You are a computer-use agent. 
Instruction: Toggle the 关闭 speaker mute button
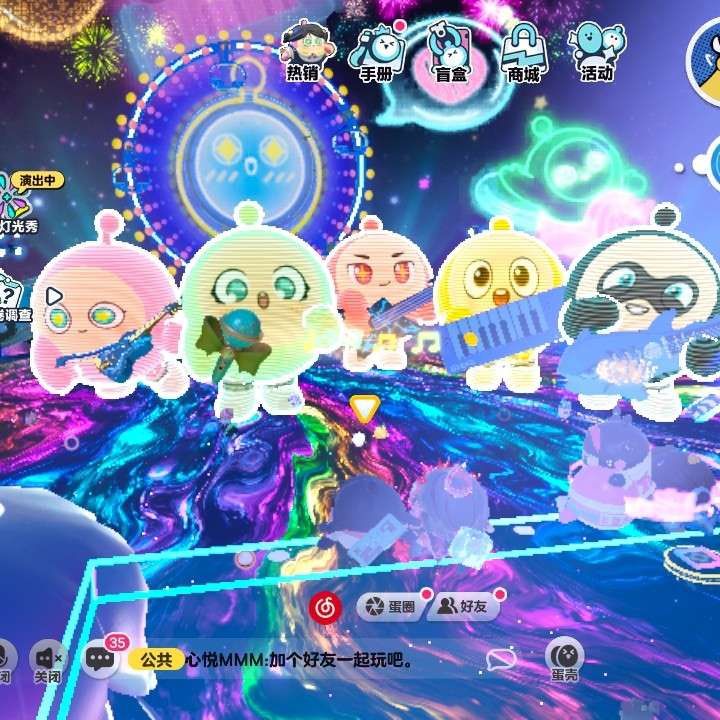(46, 660)
